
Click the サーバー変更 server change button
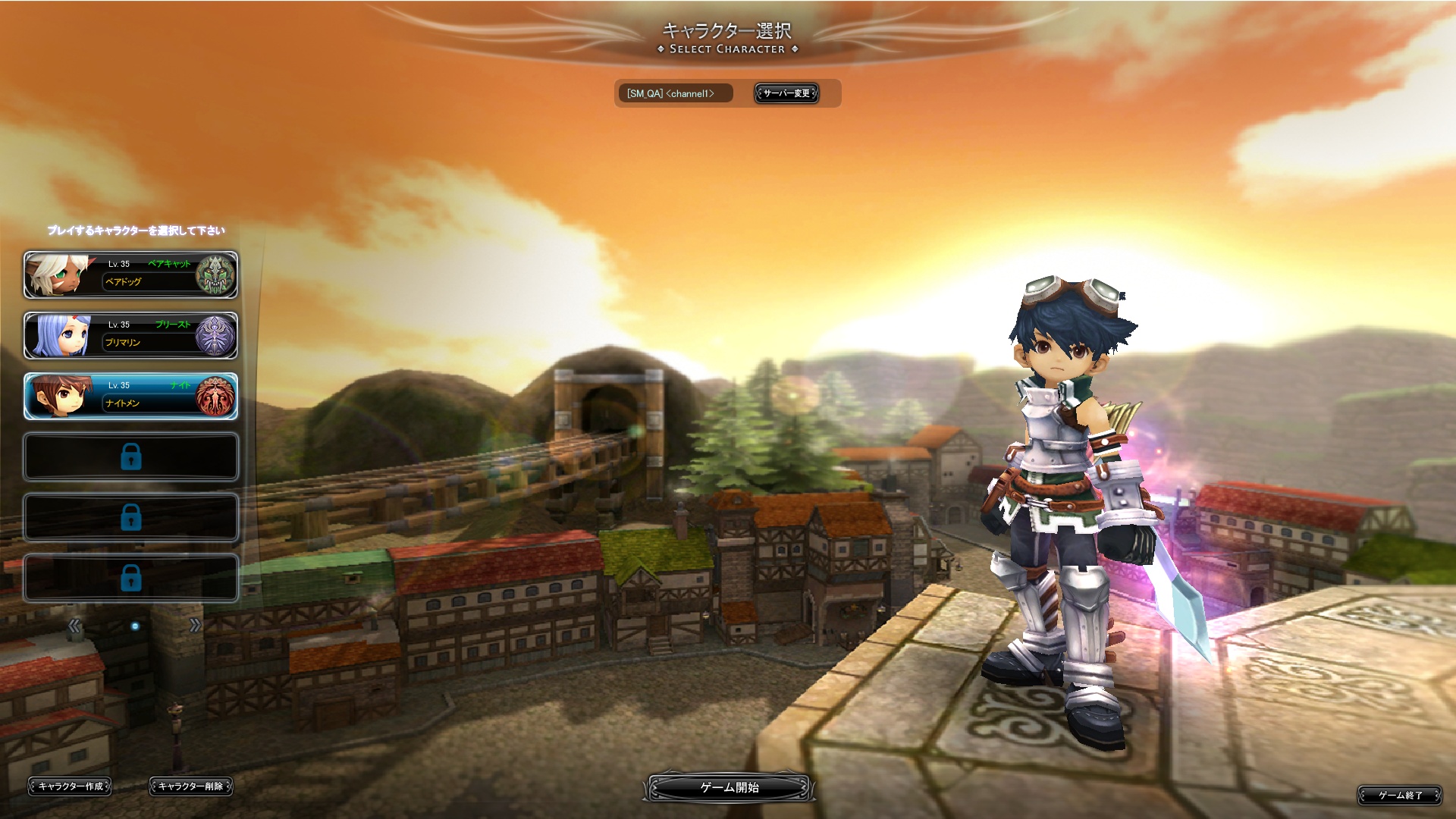click(x=786, y=93)
